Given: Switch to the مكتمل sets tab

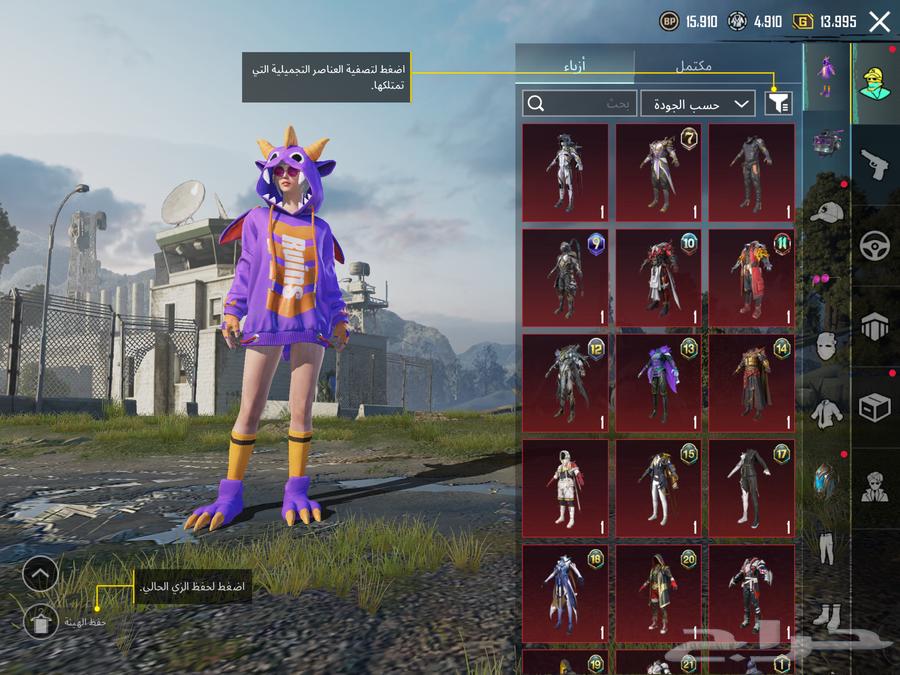Looking at the screenshot, I should pos(694,65).
